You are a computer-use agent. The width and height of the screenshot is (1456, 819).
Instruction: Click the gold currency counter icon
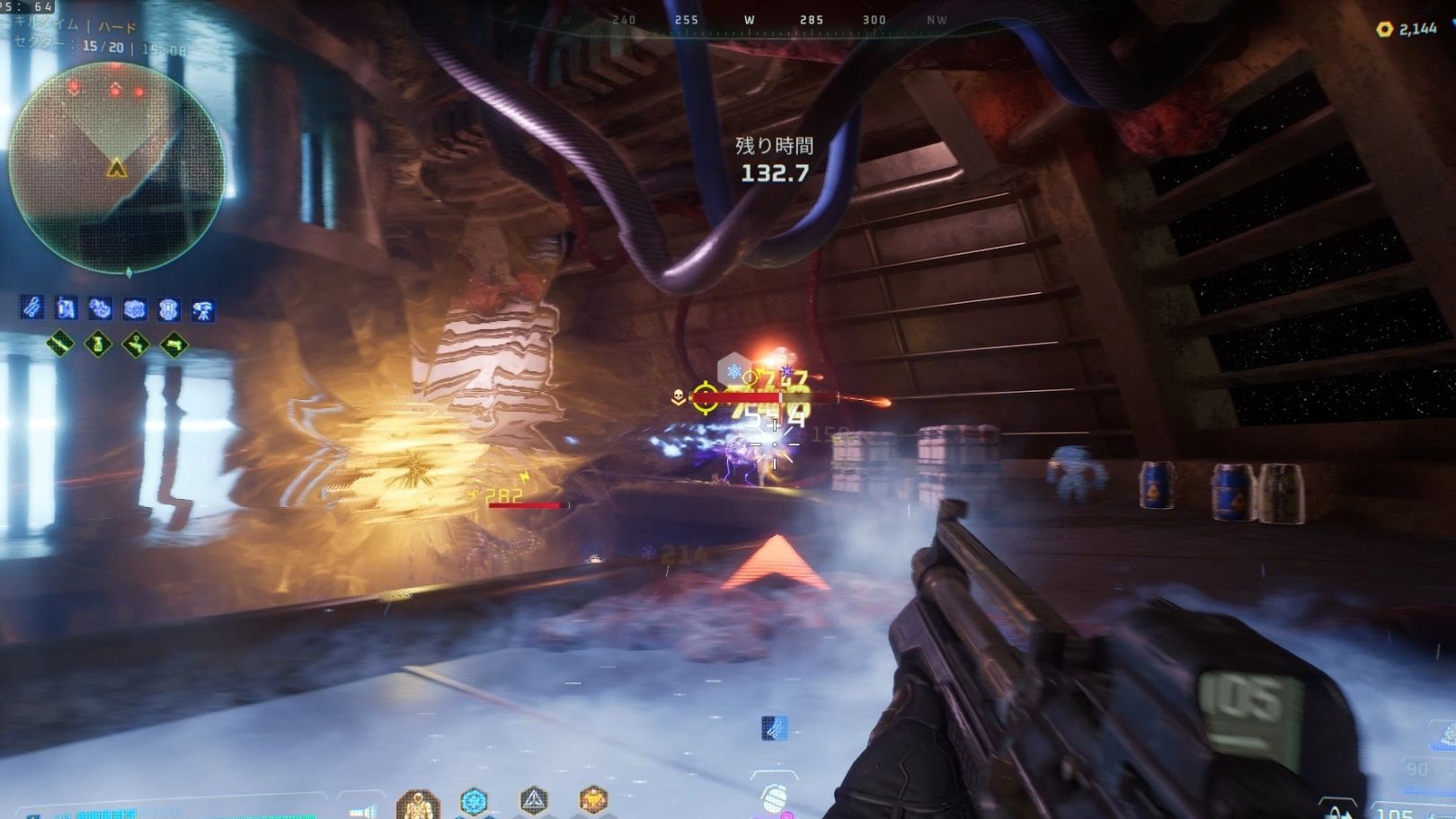(1385, 29)
